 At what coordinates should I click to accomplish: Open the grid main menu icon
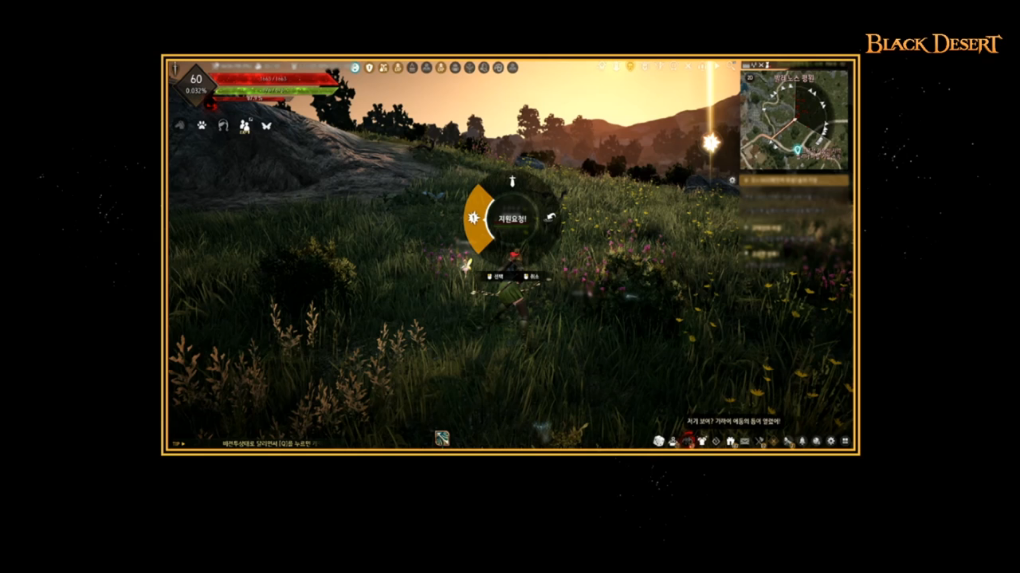(846, 441)
